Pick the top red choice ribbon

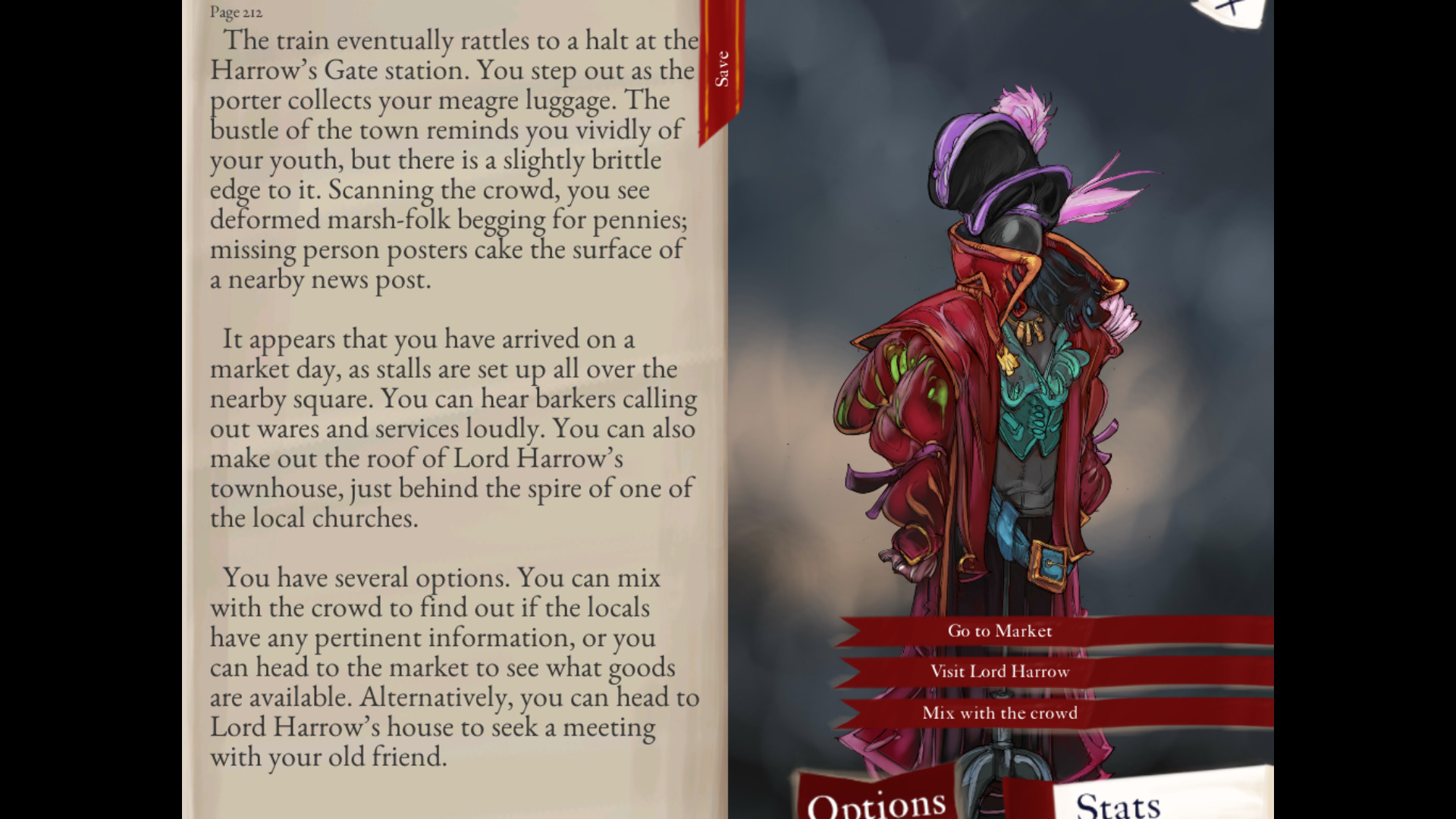[x=999, y=630]
